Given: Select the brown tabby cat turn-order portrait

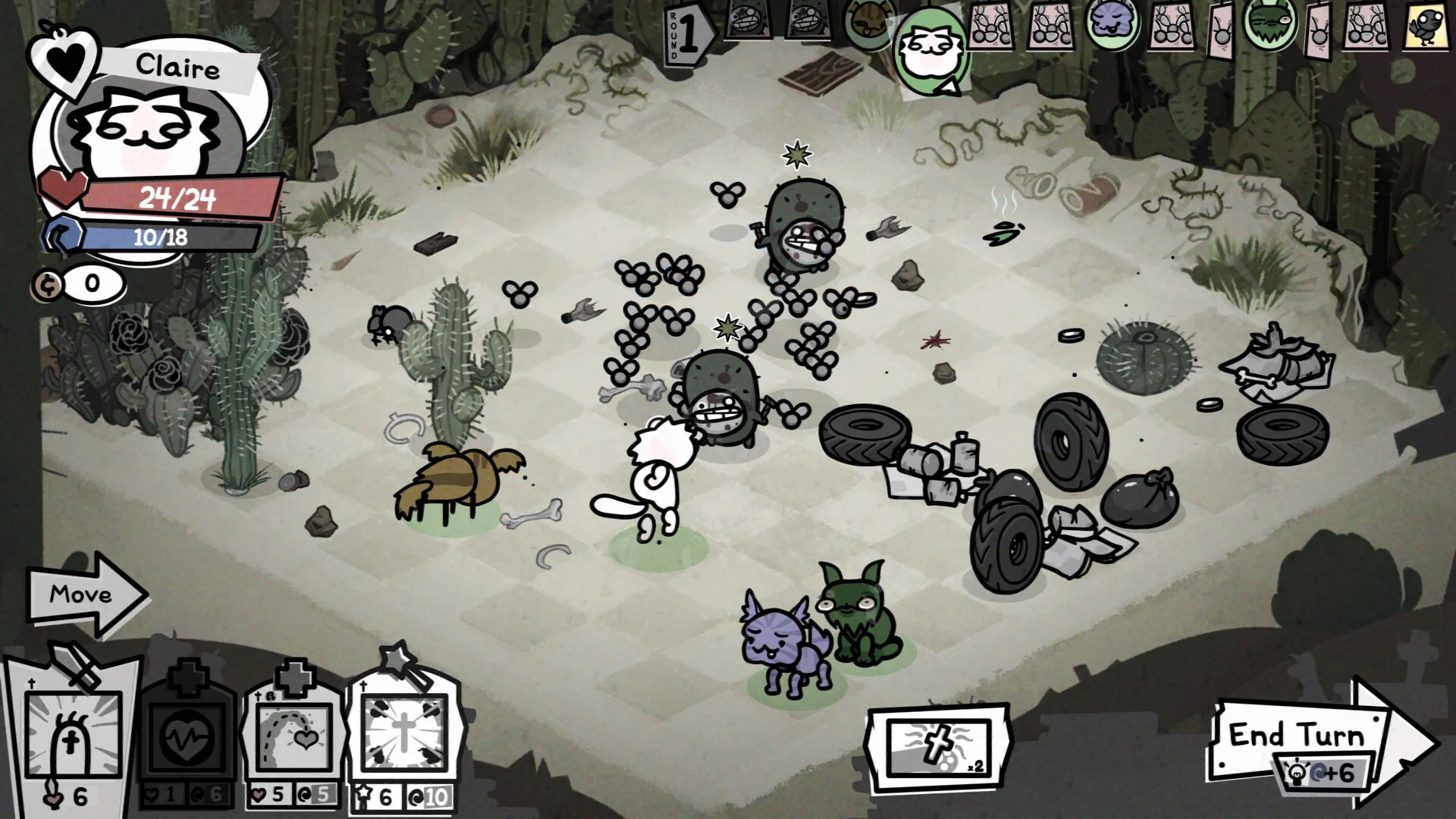Looking at the screenshot, I should (868, 24).
